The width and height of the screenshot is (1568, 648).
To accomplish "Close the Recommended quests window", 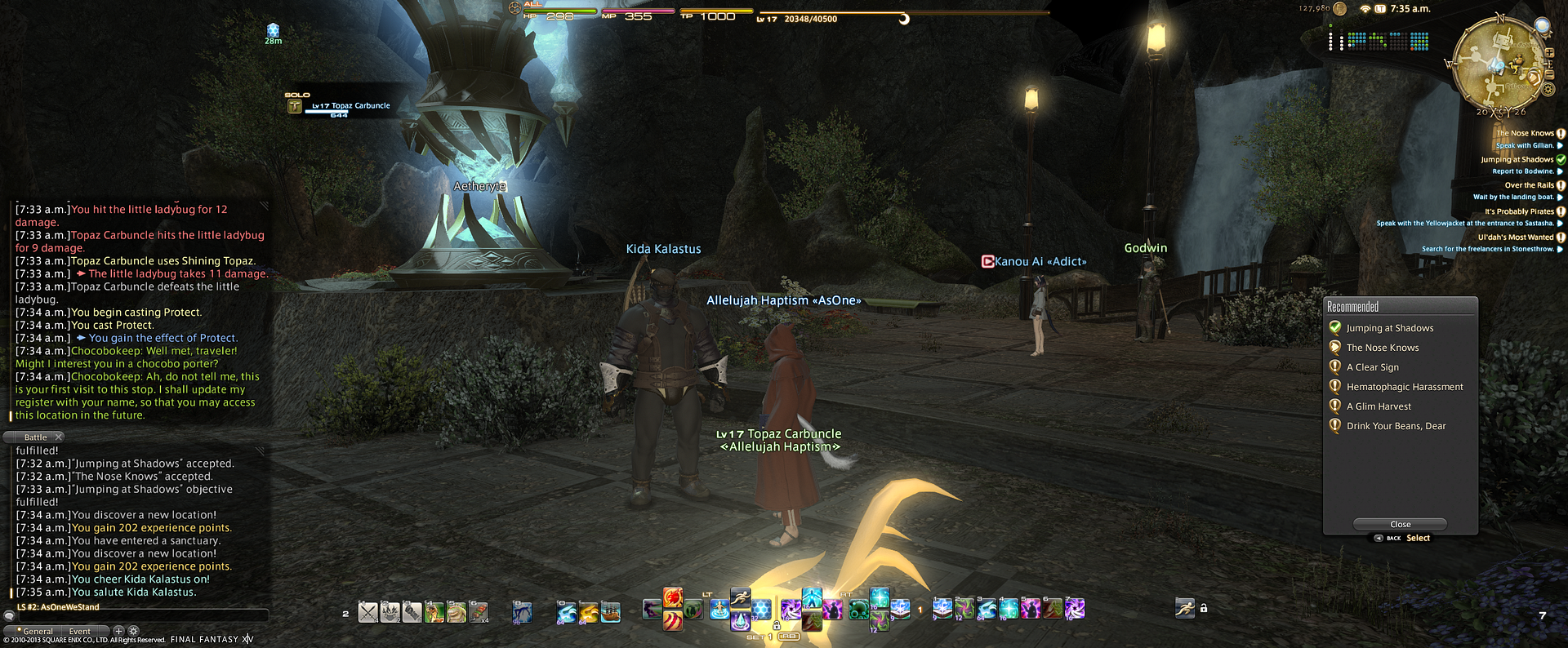I will tap(1400, 524).
